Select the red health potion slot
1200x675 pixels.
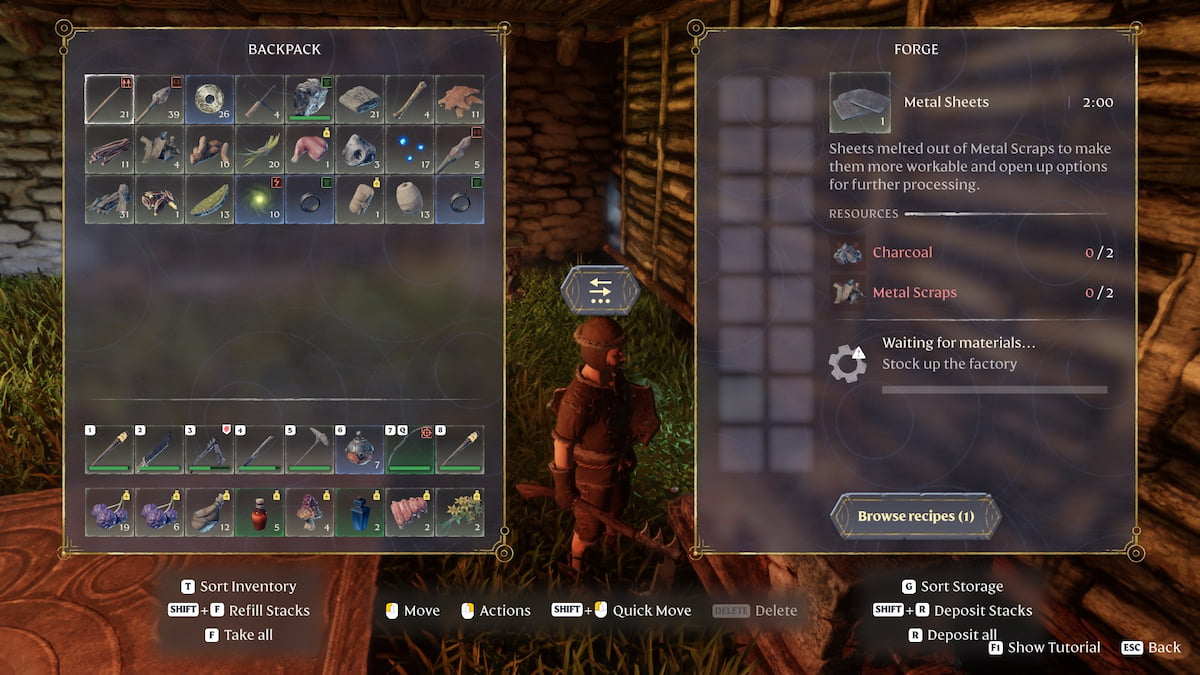click(260, 512)
